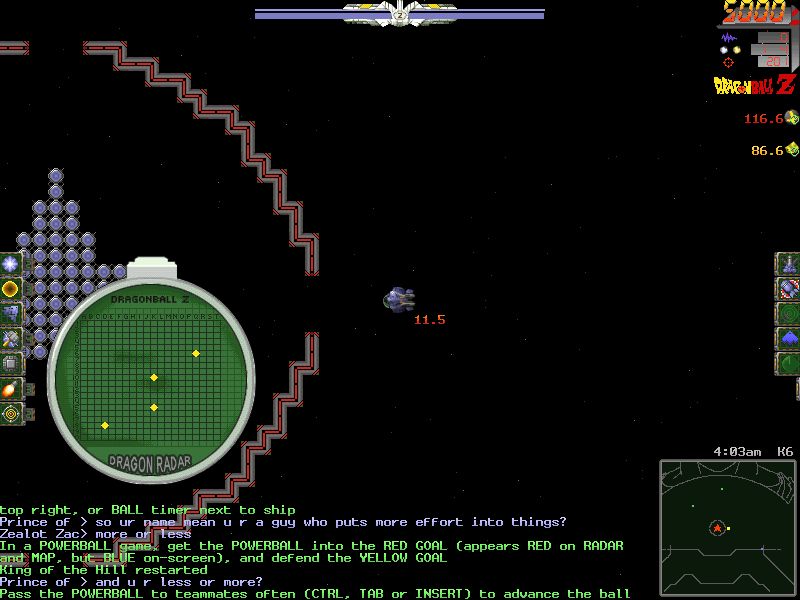Click the Dragonball Z logo

[756, 86]
